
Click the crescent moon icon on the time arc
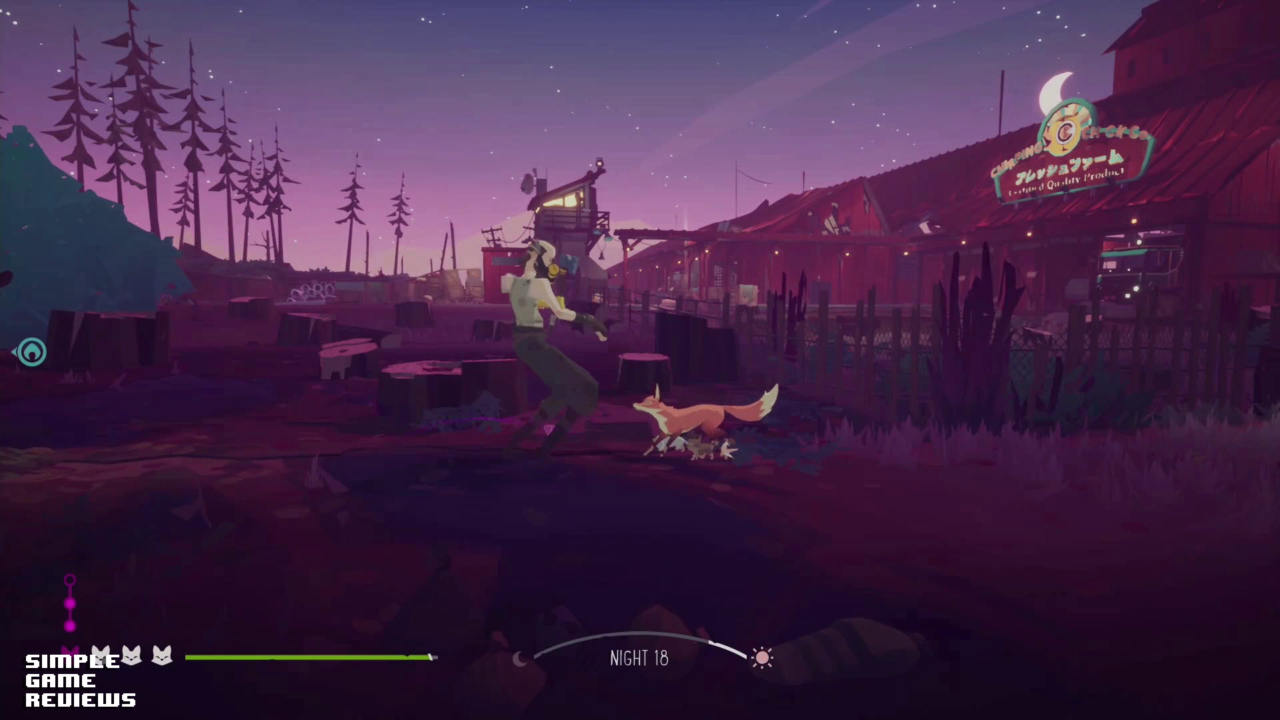click(521, 659)
